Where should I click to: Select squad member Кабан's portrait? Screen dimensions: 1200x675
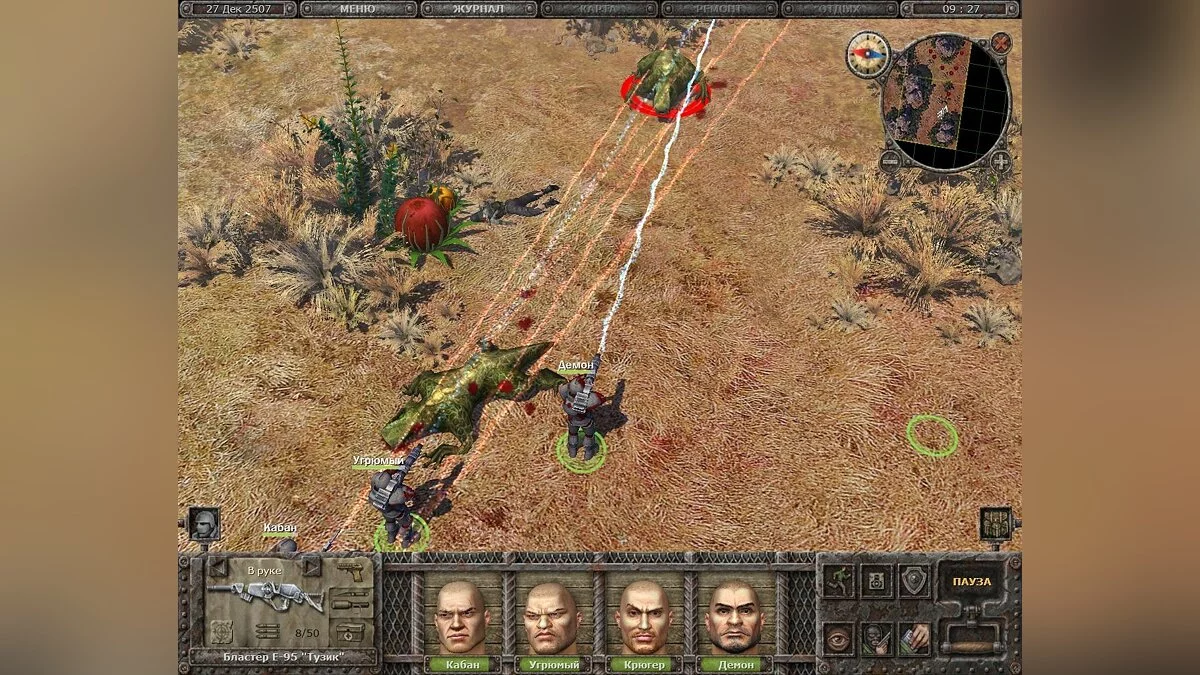pos(460,617)
